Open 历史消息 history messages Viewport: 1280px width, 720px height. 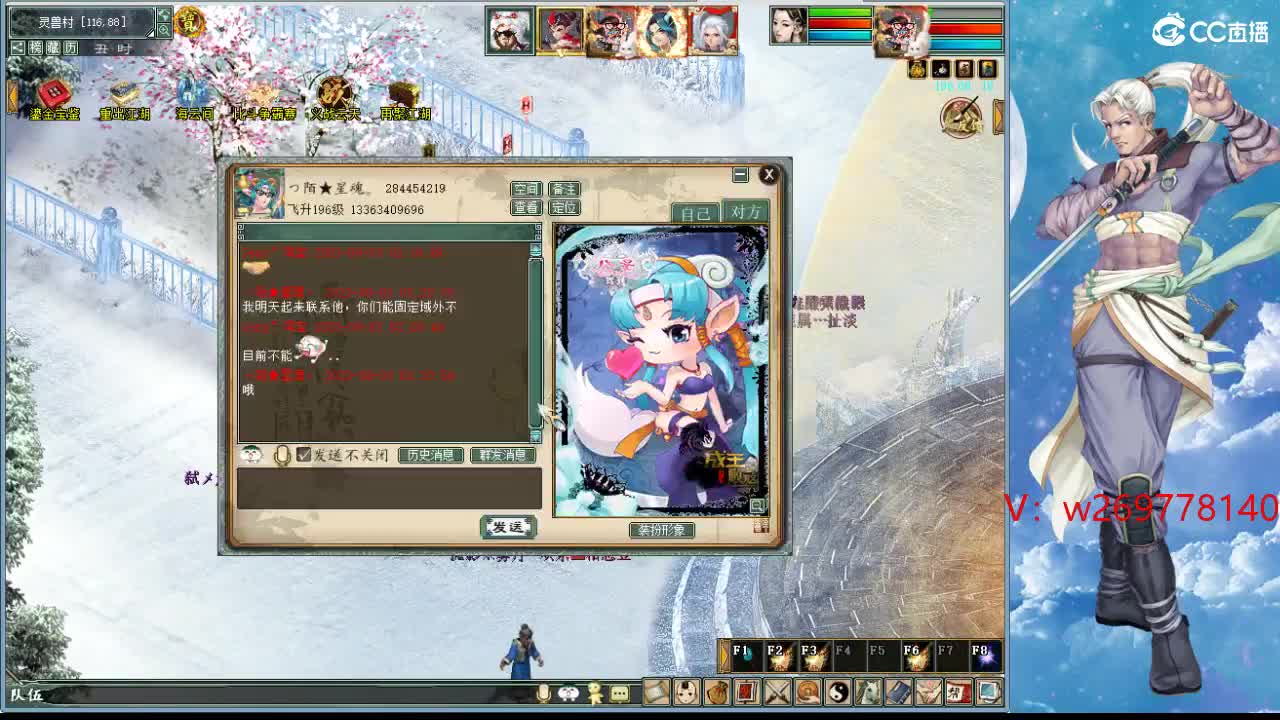pyautogui.click(x=430, y=454)
